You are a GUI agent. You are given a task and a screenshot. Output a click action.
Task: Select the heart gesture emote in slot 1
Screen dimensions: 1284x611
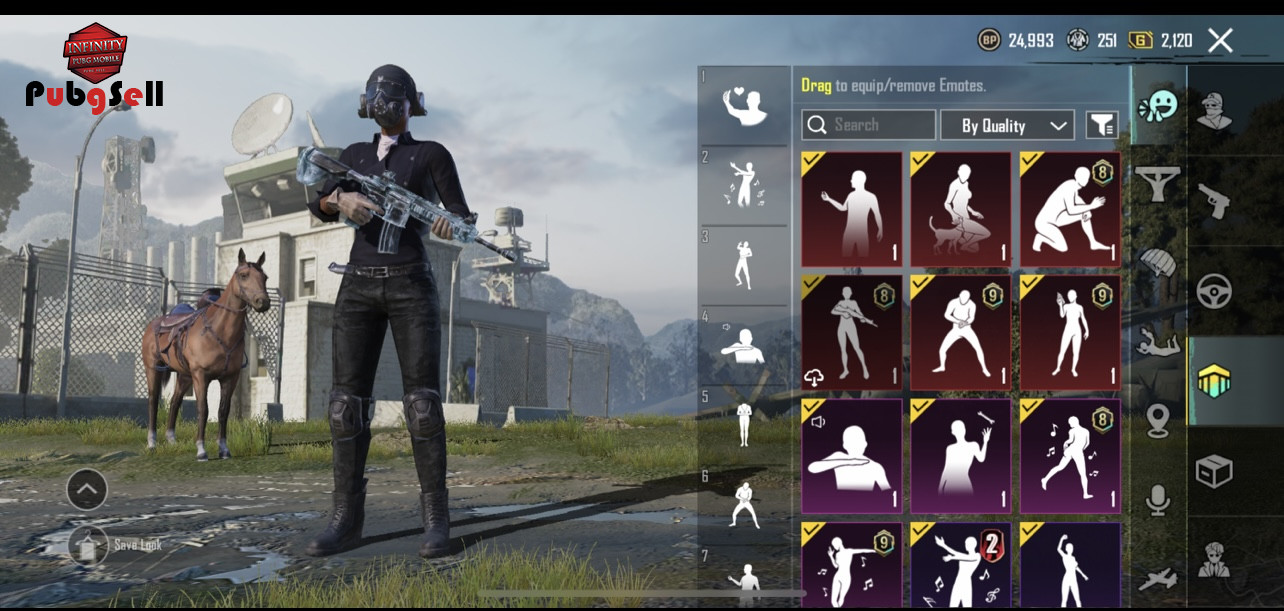click(744, 105)
